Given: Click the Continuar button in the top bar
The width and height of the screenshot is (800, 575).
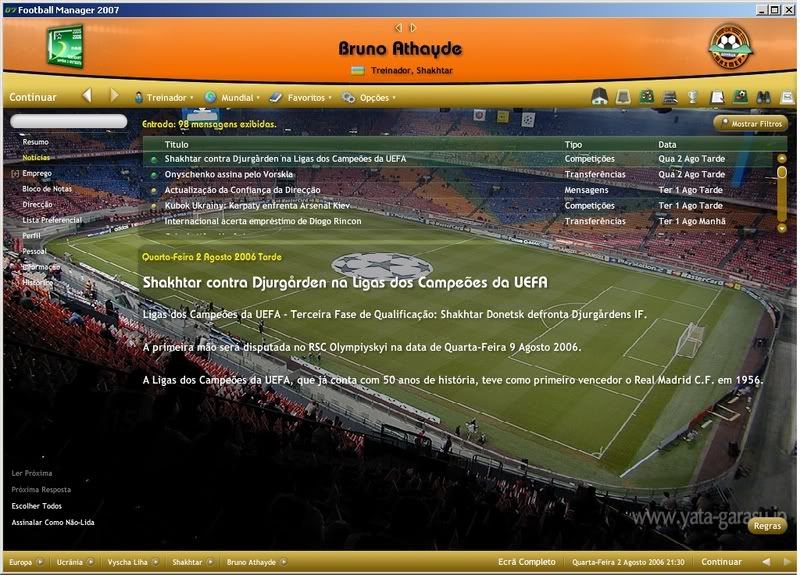Looking at the screenshot, I should [33, 97].
